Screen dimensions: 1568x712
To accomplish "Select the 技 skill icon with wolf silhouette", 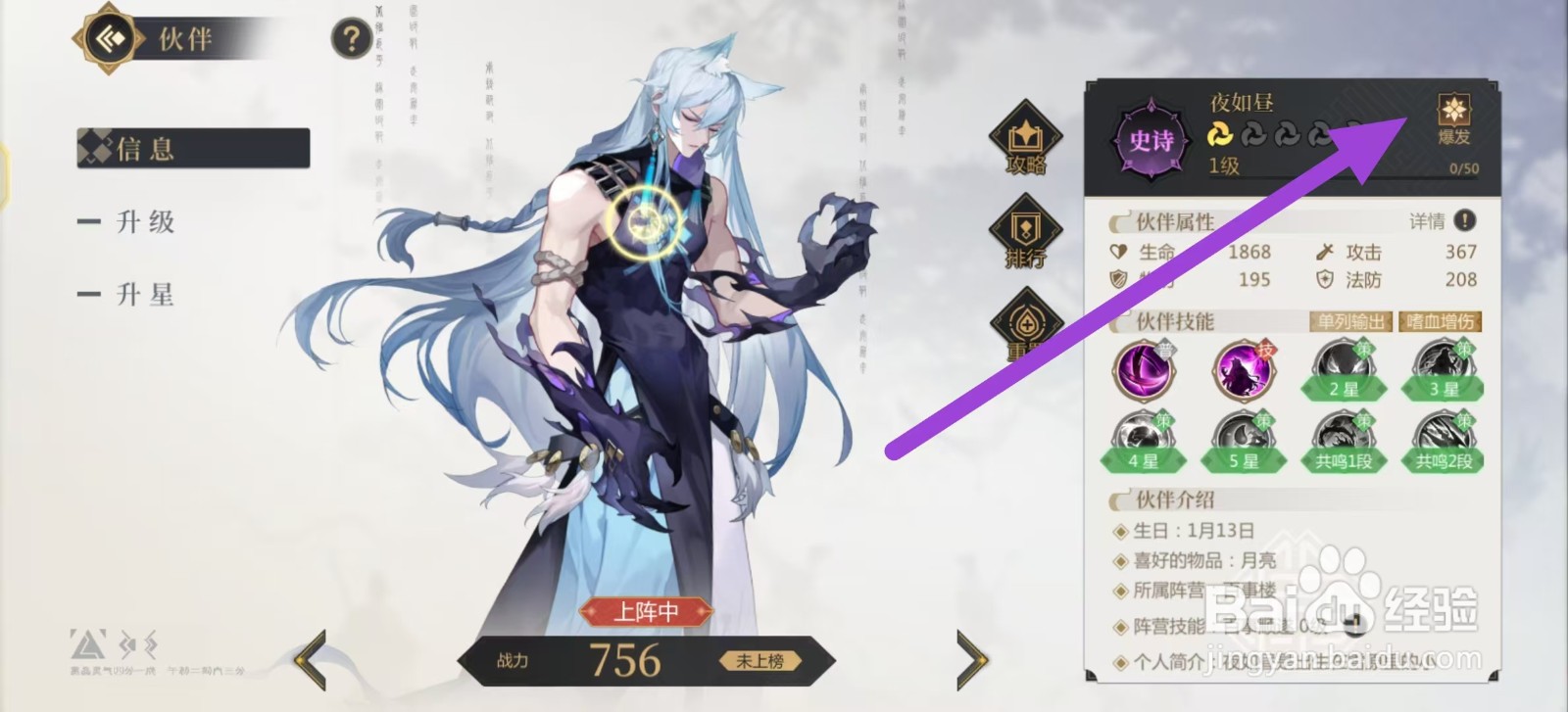I will tap(1243, 370).
